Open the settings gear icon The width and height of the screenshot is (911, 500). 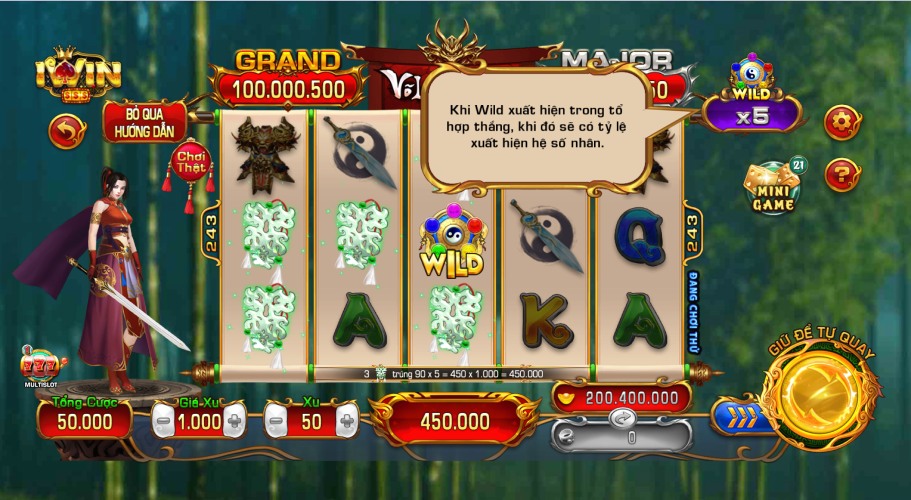point(840,122)
